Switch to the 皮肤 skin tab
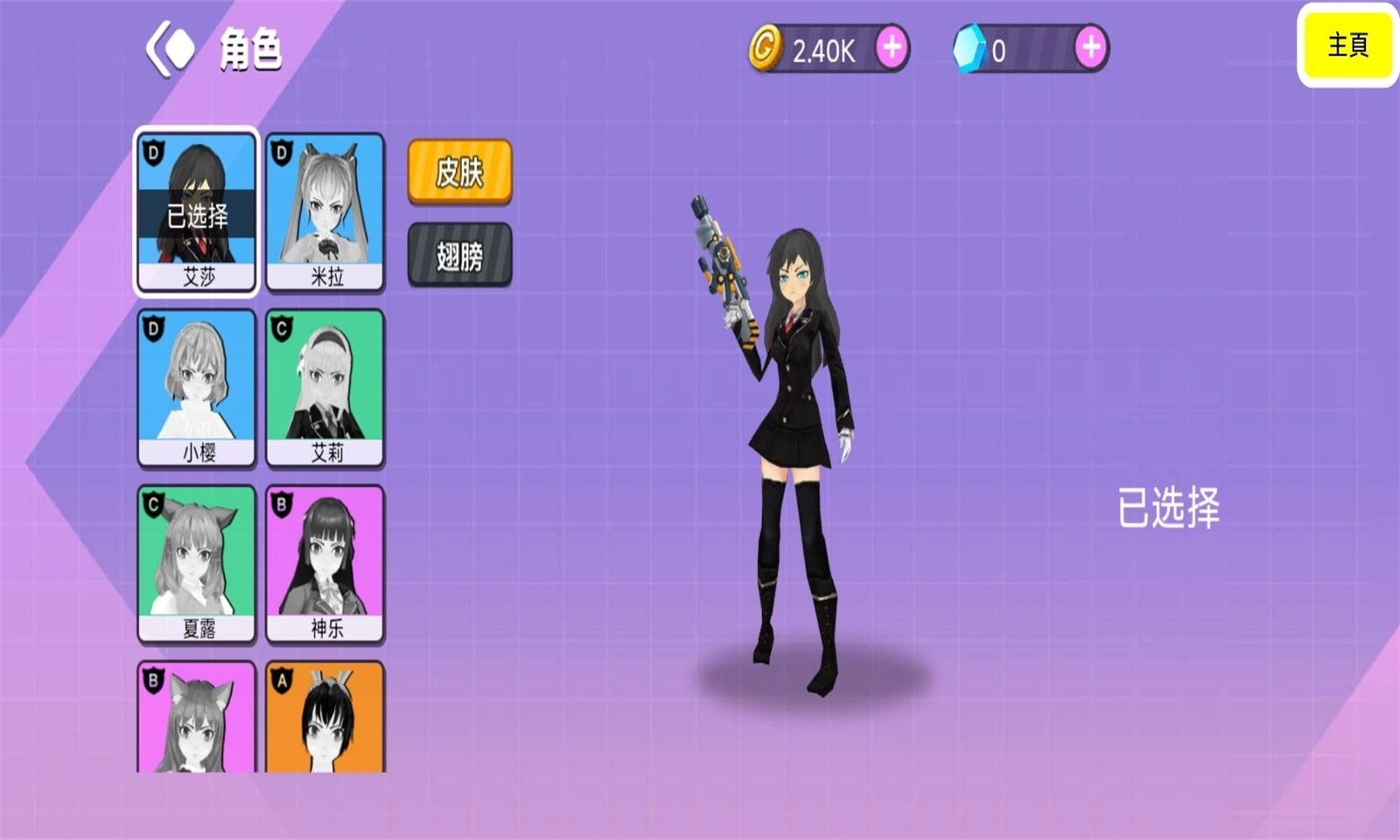Viewport: 1400px width, 840px height. click(460, 172)
